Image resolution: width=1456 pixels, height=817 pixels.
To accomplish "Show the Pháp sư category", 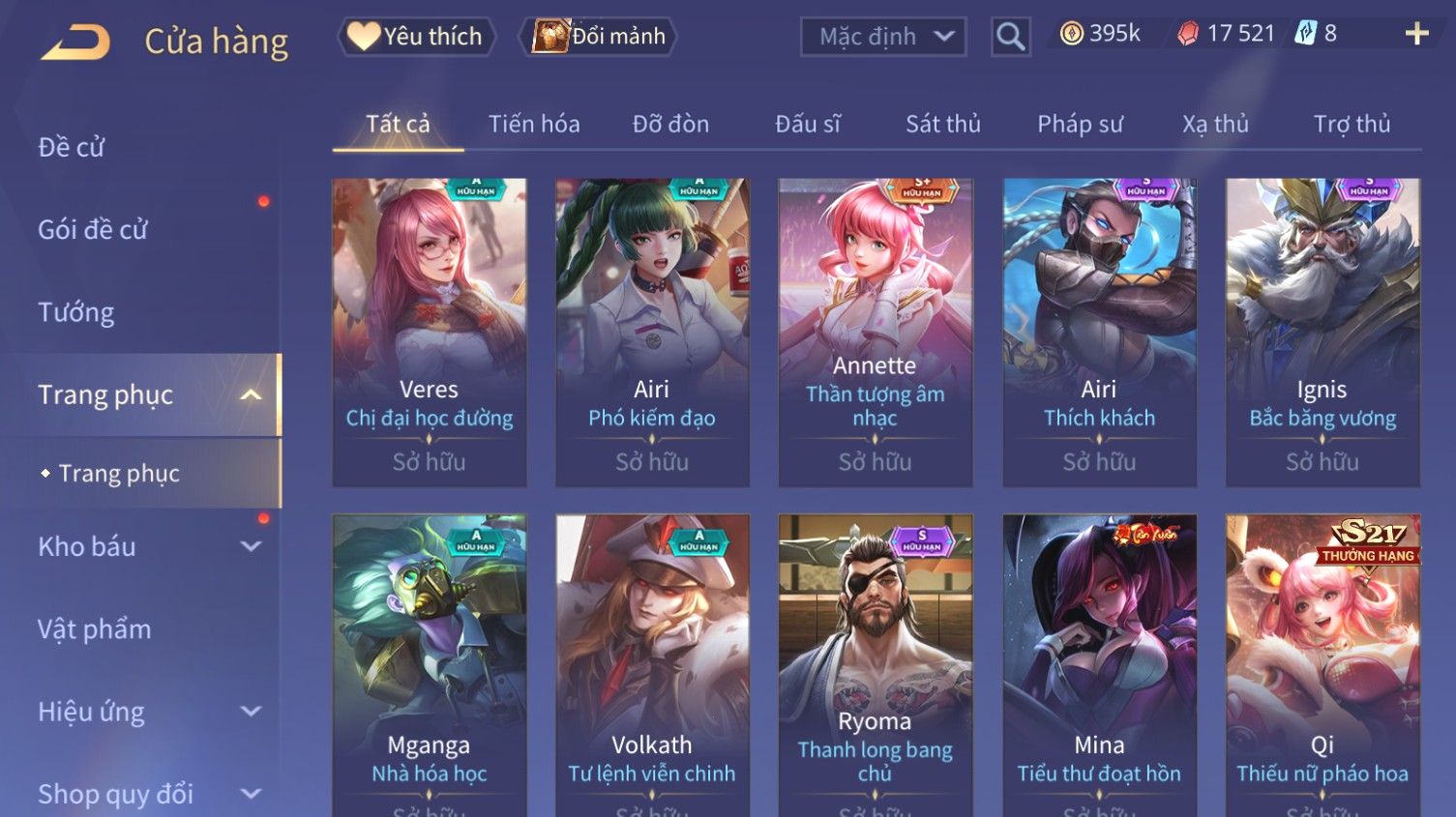I will [x=1080, y=124].
